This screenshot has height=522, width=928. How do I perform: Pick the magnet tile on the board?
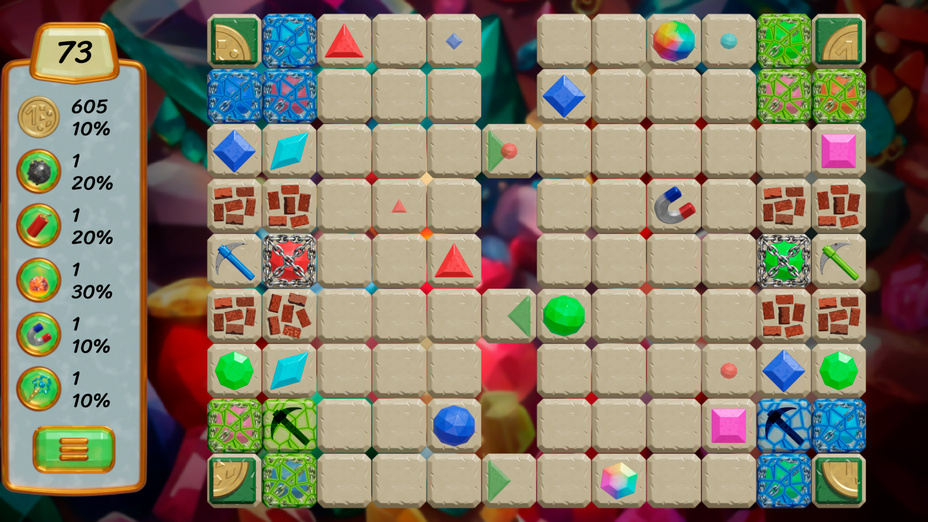click(x=674, y=206)
